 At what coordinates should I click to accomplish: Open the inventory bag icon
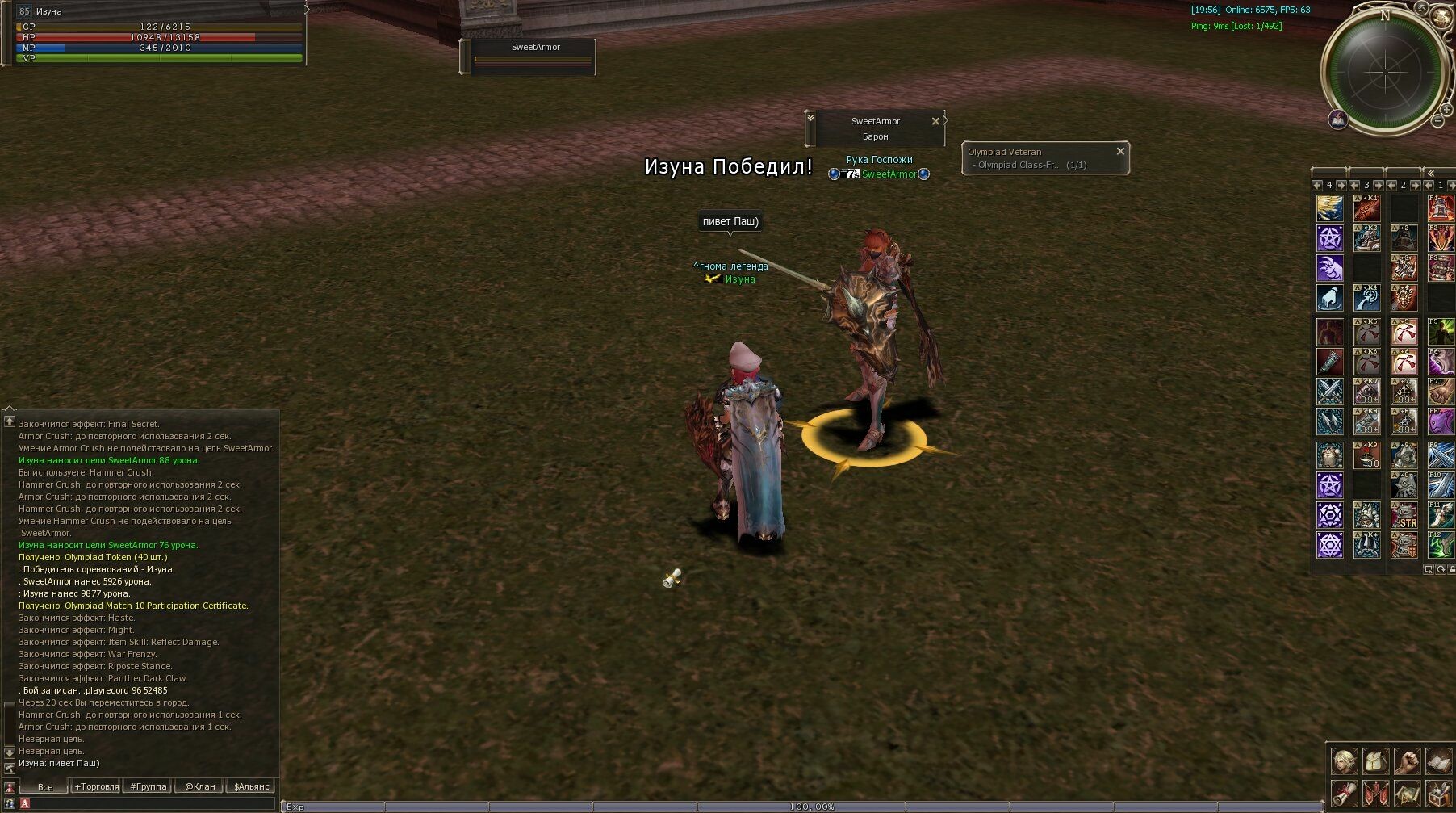(1375, 761)
